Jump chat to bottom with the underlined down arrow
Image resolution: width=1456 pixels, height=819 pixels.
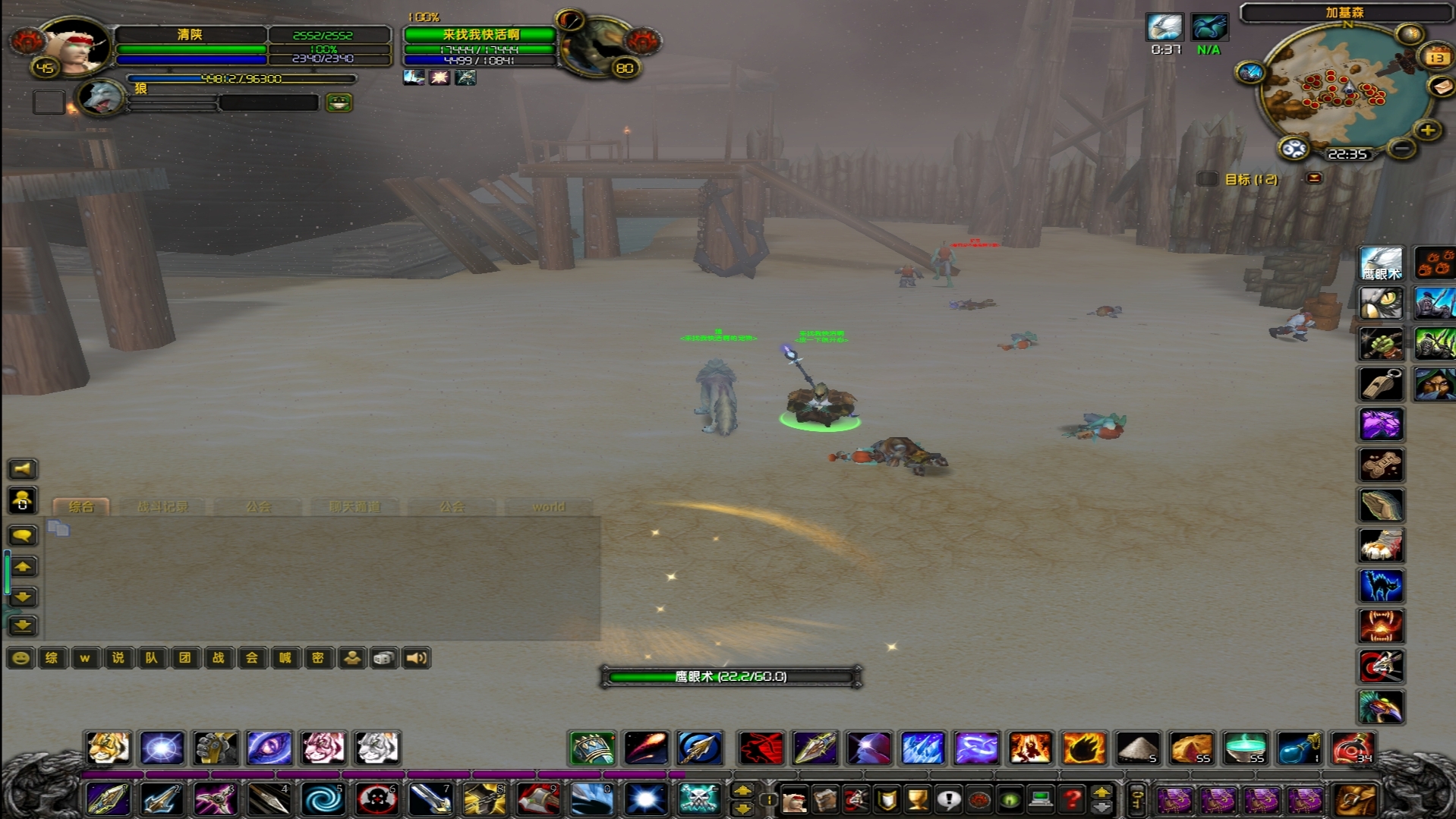pos(23,625)
